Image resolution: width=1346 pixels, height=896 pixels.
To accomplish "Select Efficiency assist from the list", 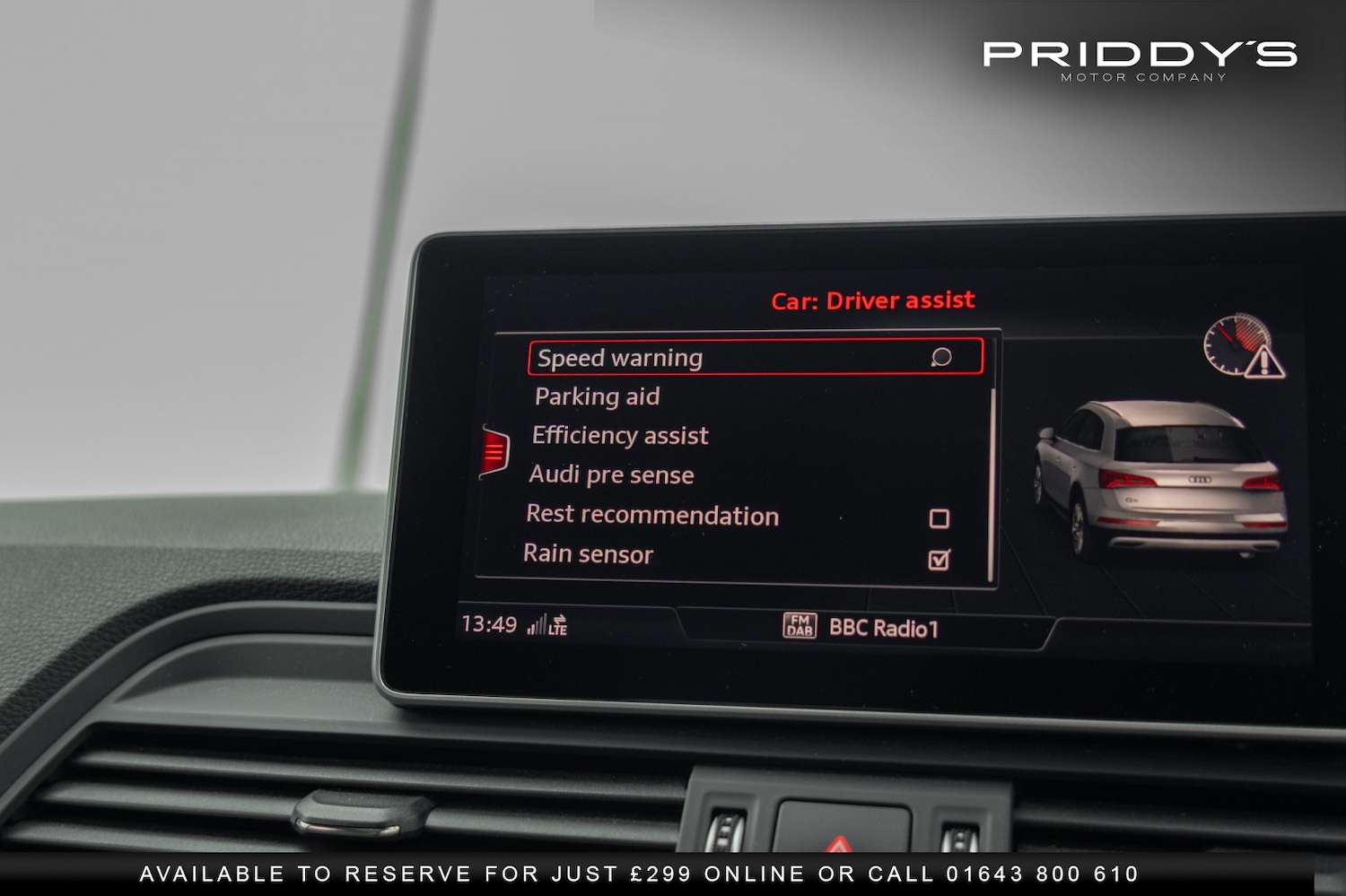I will click(x=620, y=435).
